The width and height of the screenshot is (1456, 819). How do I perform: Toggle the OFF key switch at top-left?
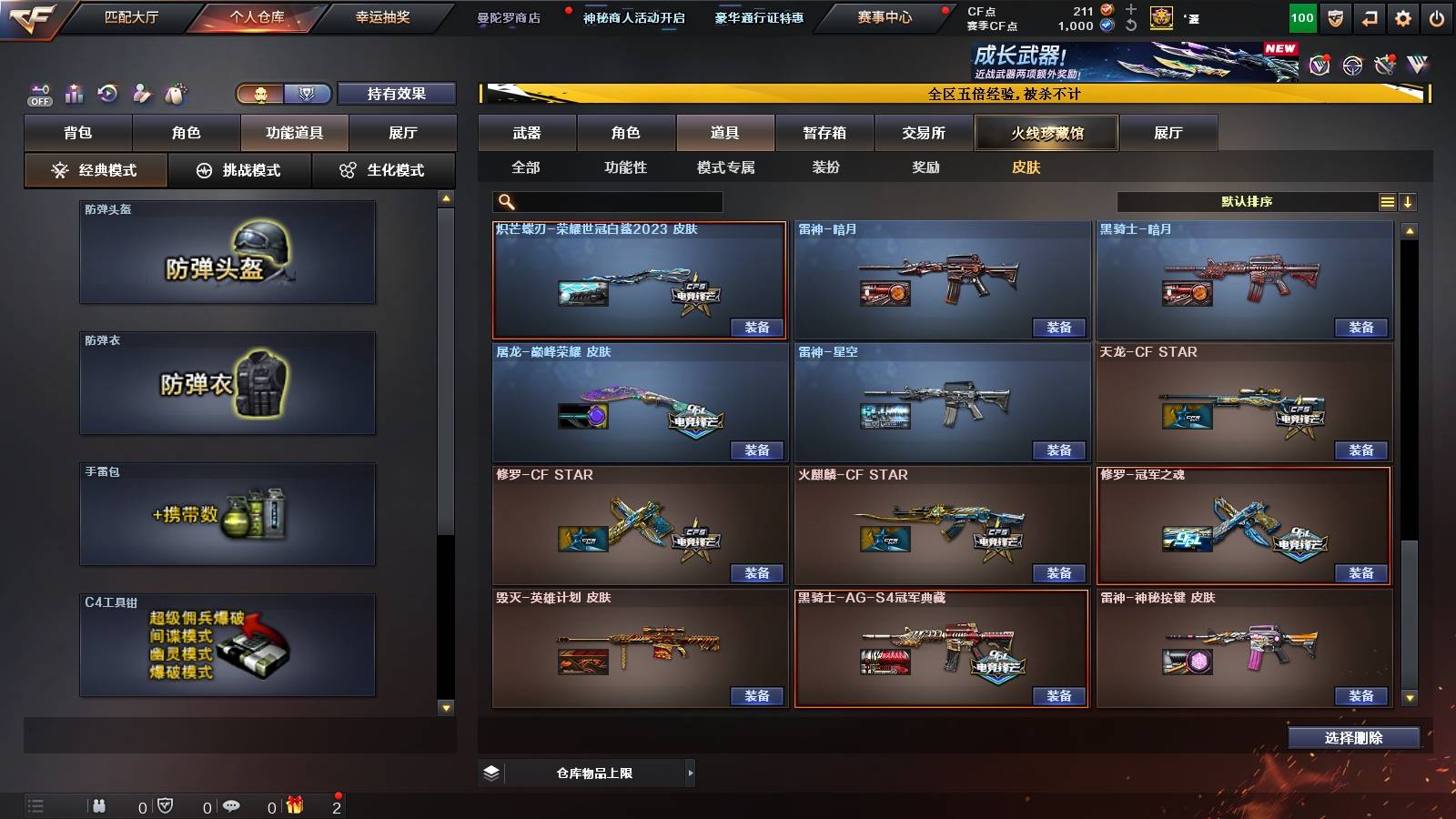click(x=38, y=94)
